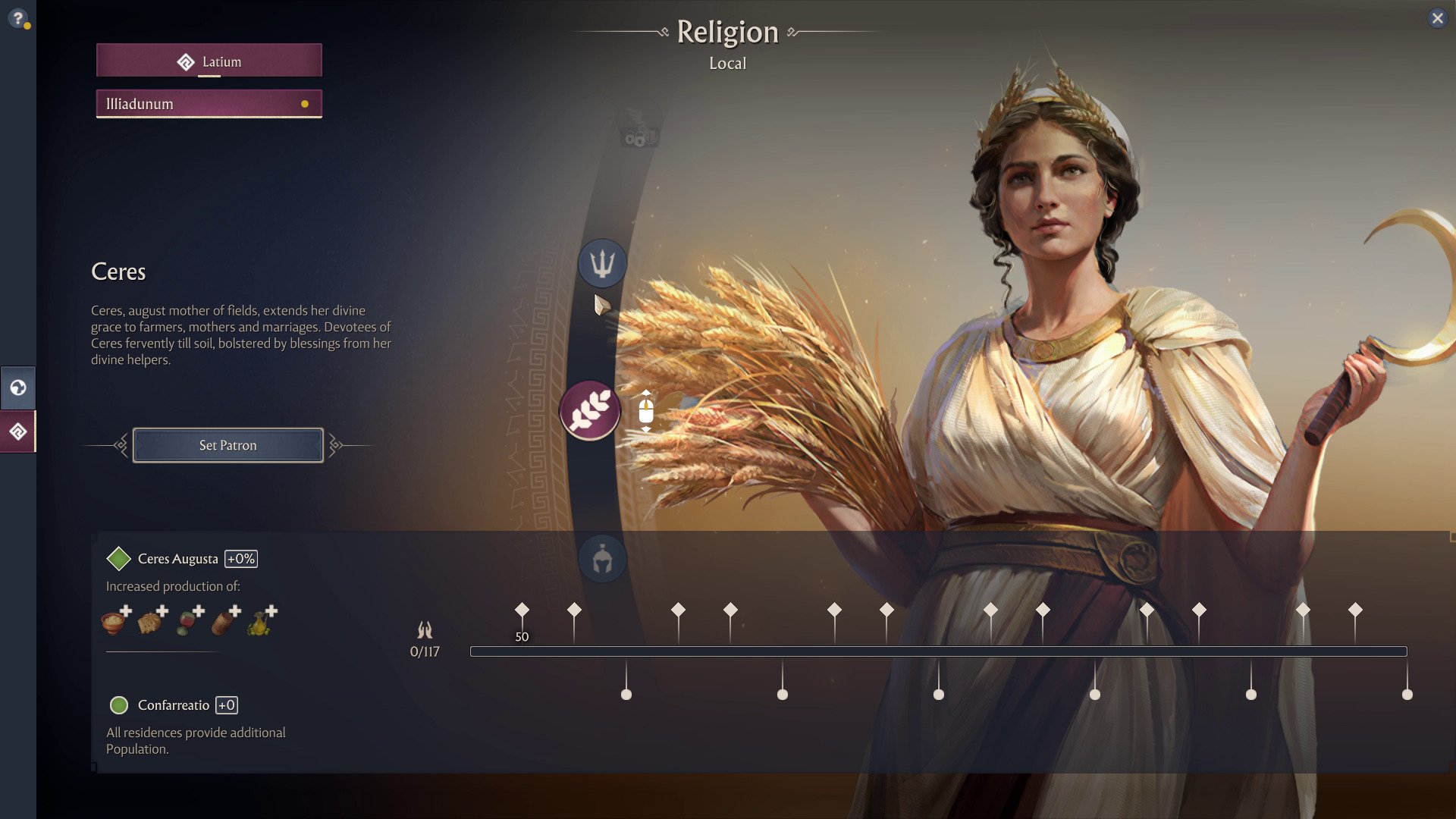This screenshot has height=819, width=1456.
Task: Select the Ceres wheat deity icon
Action: point(590,410)
